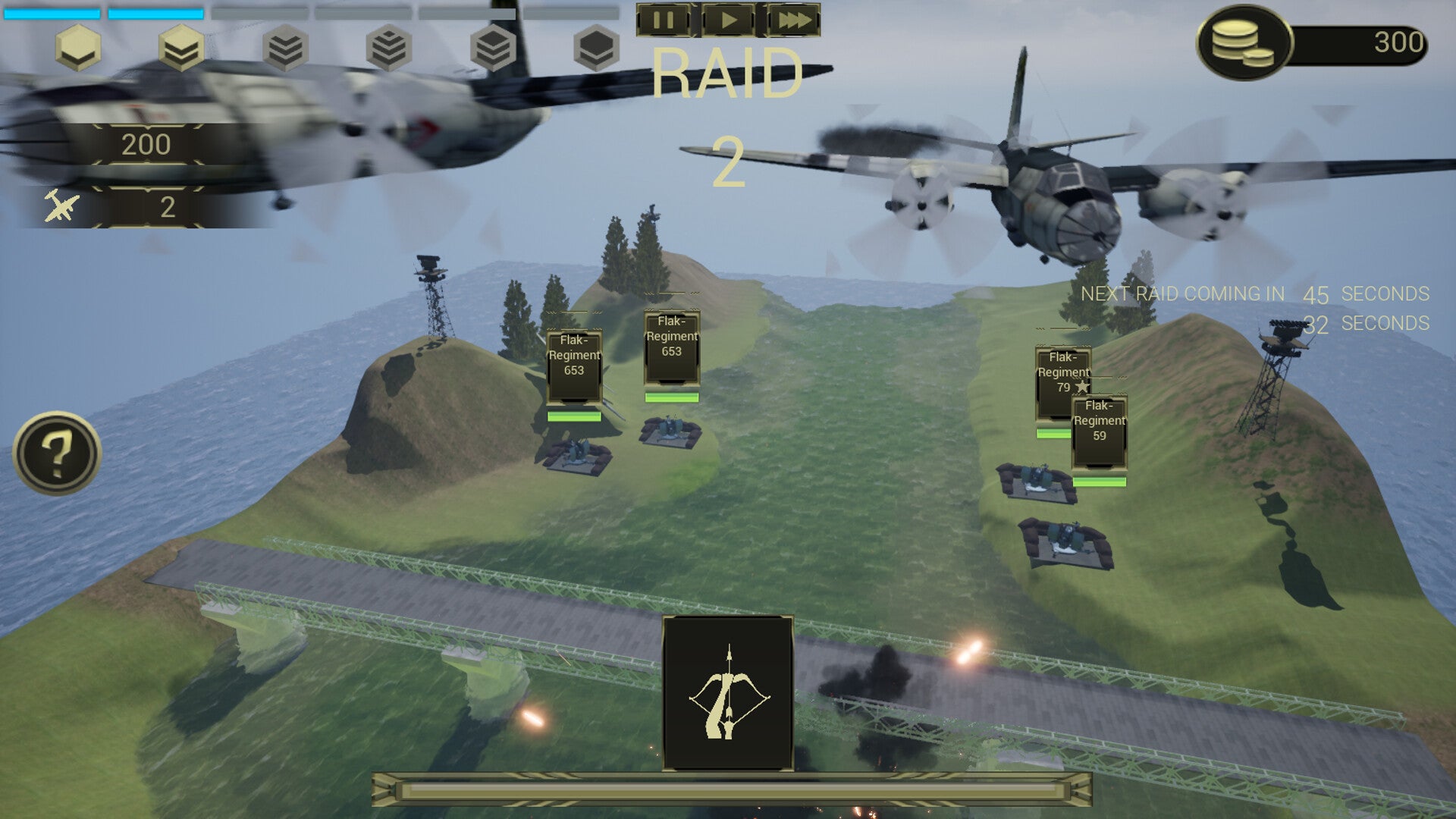Viewport: 1456px width, 819px height.
Task: Click the triple-chevron rank badge
Action: tap(286, 48)
